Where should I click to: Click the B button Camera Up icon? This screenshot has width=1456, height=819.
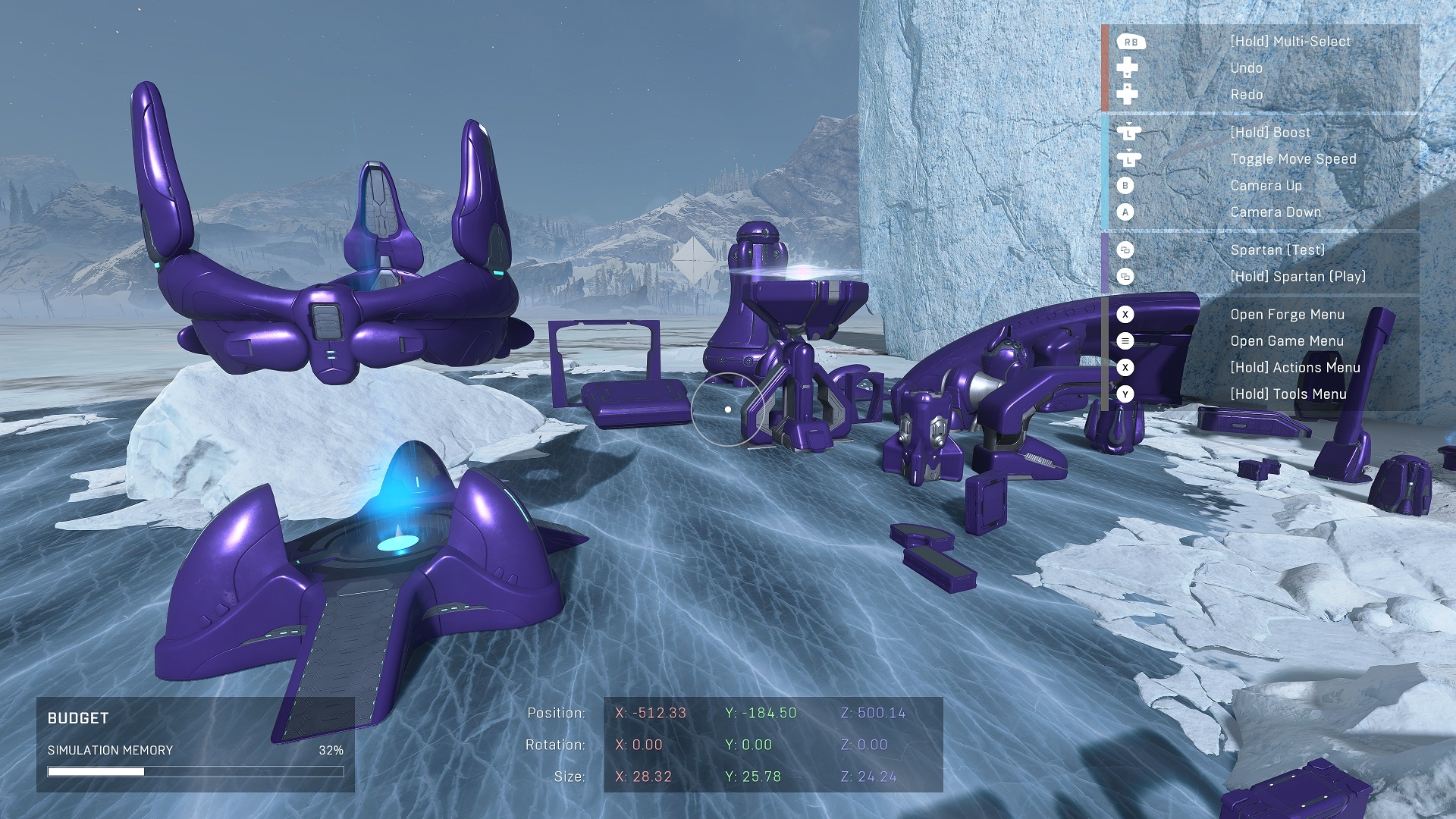(1125, 186)
